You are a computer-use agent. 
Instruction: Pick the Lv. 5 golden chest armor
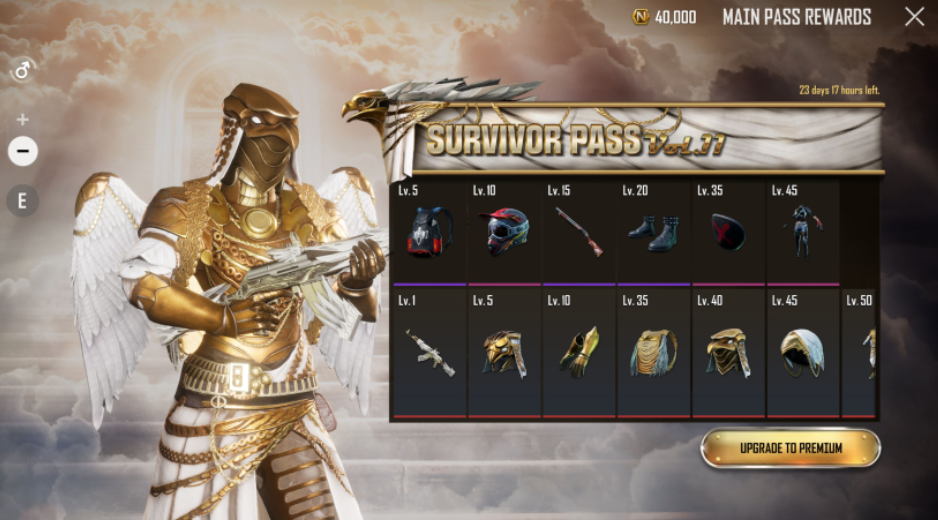pyautogui.click(x=505, y=353)
